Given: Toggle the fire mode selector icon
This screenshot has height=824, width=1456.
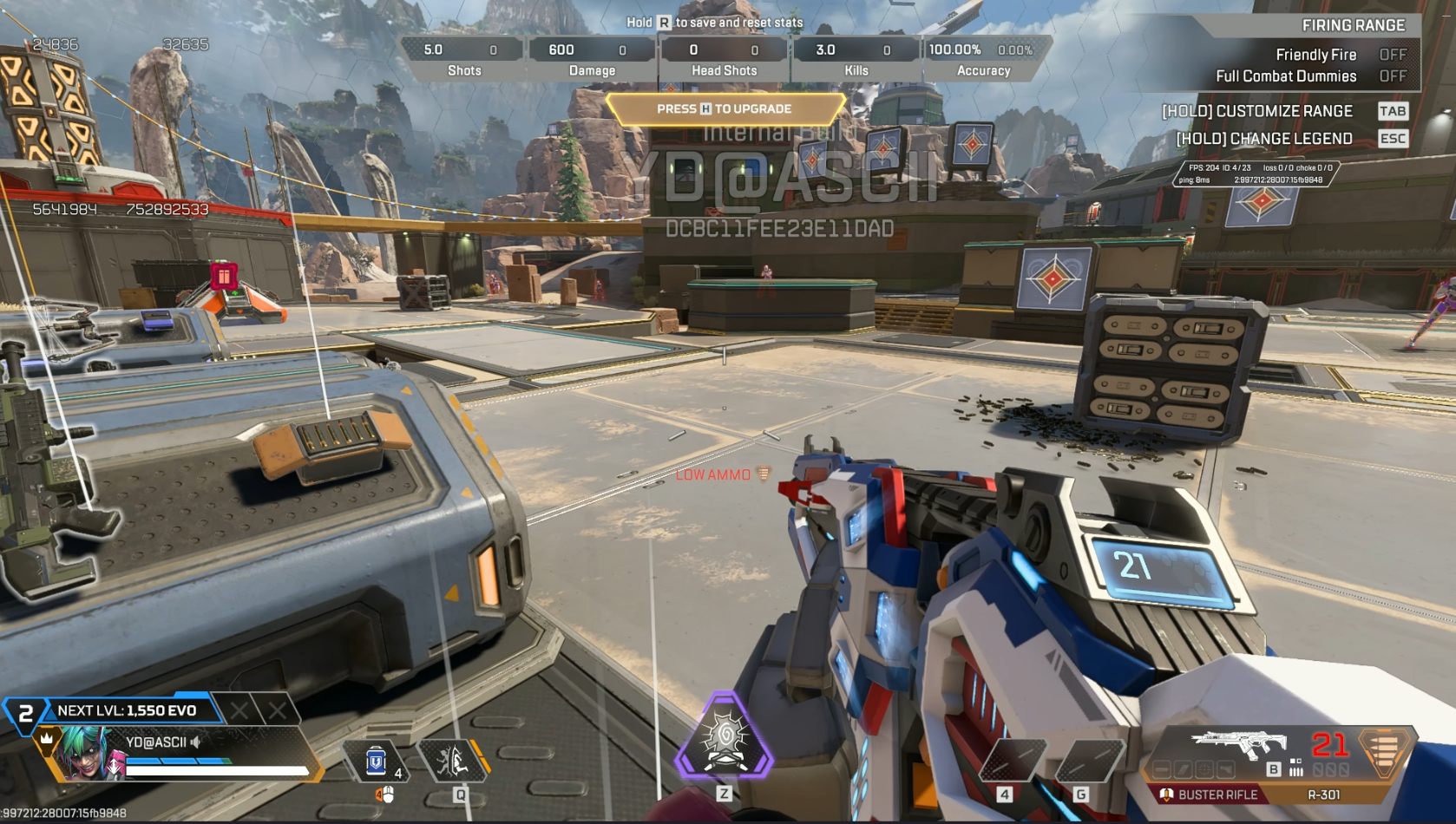Looking at the screenshot, I should (x=1295, y=768).
